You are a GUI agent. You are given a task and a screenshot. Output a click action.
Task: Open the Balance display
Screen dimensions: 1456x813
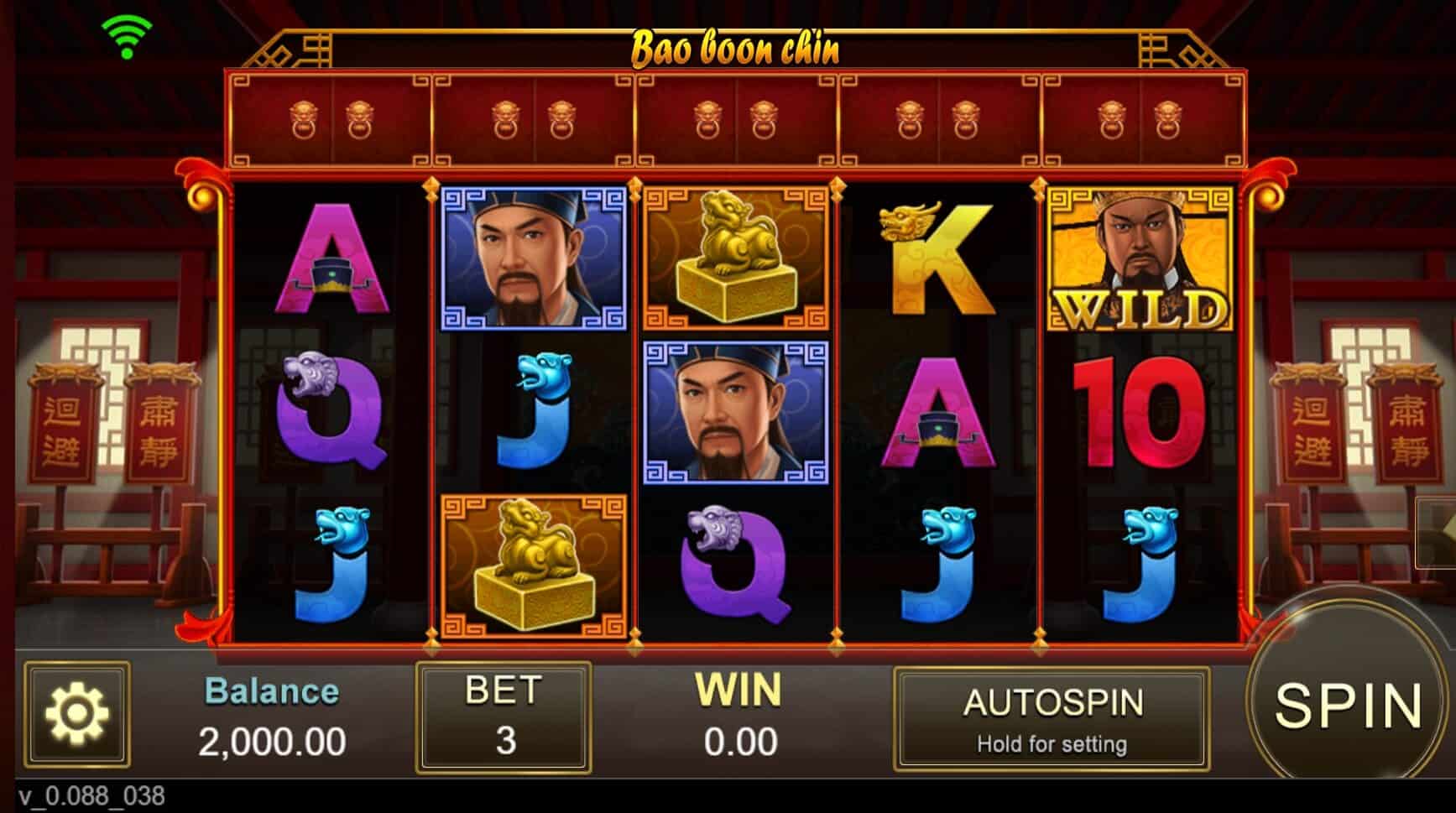273,717
